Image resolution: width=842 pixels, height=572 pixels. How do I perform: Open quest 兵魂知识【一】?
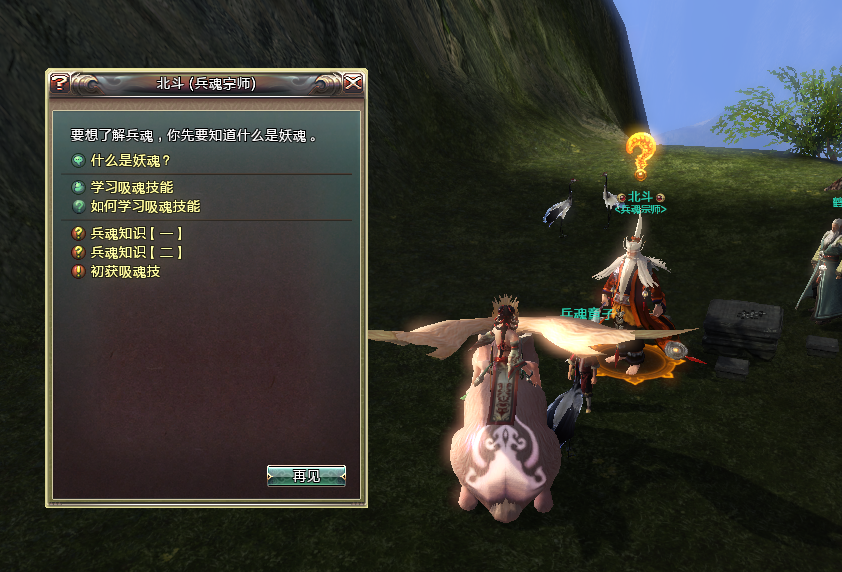point(137,233)
